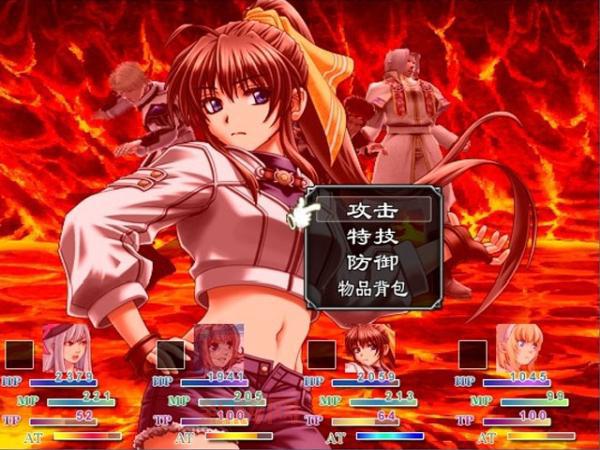
Task: Choose the 特技 (Skill) command
Action: click(x=372, y=236)
